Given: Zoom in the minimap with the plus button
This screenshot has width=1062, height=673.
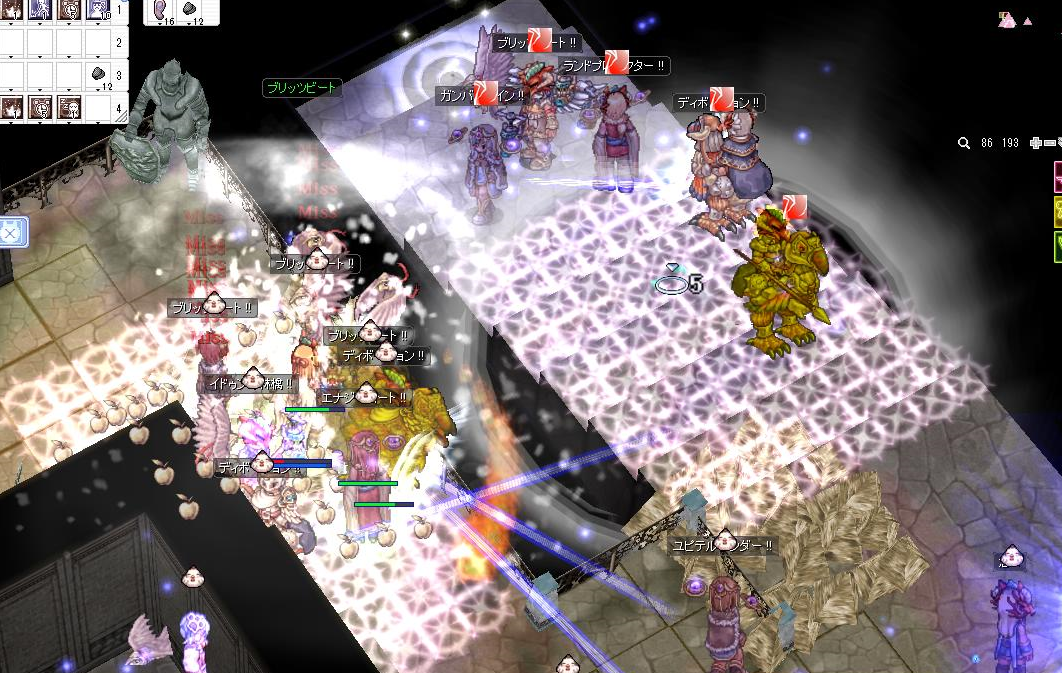Looking at the screenshot, I should [x=1035, y=143].
